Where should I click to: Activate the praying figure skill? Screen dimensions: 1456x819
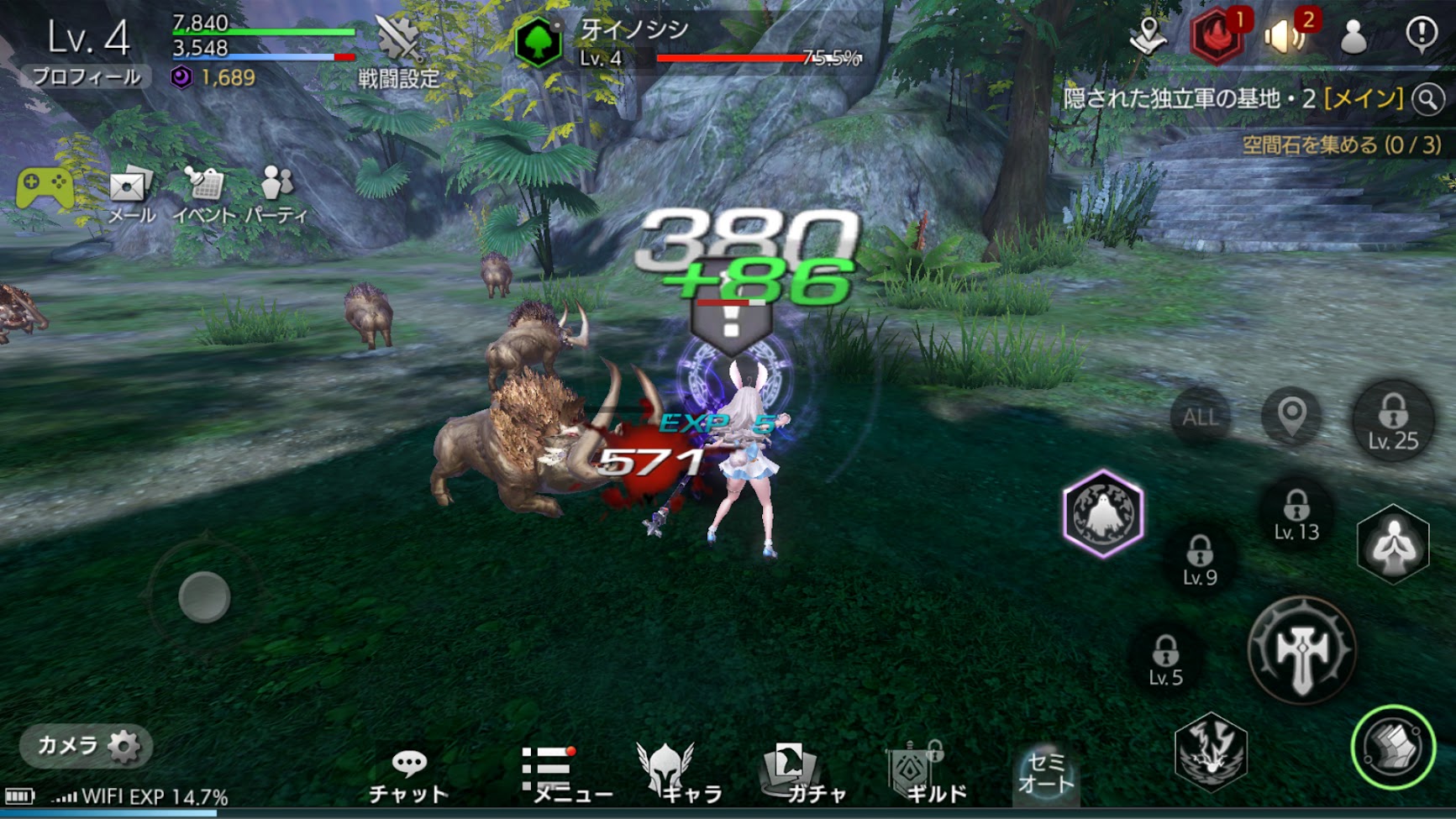[x=1393, y=544]
